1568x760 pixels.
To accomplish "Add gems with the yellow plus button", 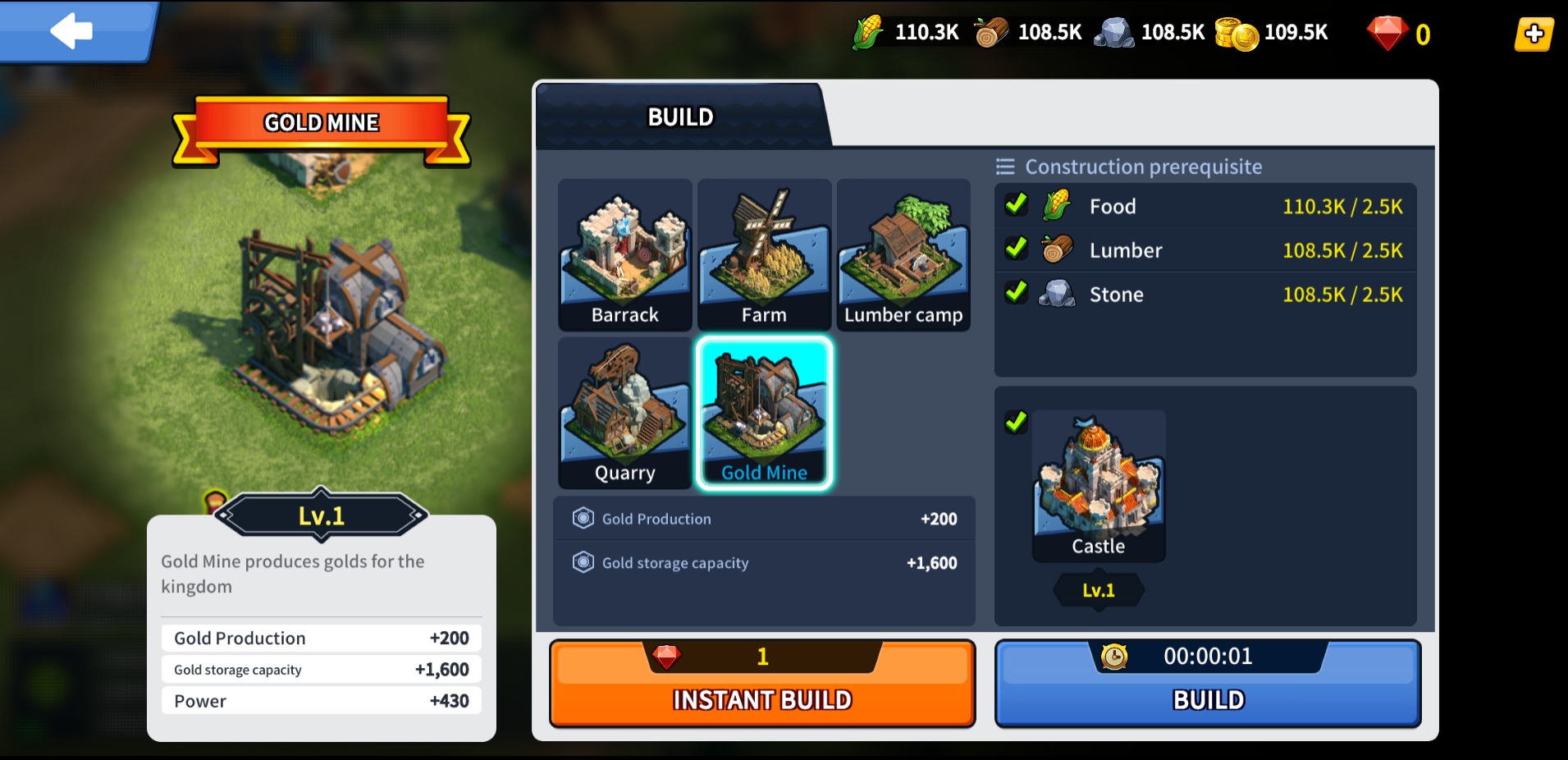I will coord(1534,34).
